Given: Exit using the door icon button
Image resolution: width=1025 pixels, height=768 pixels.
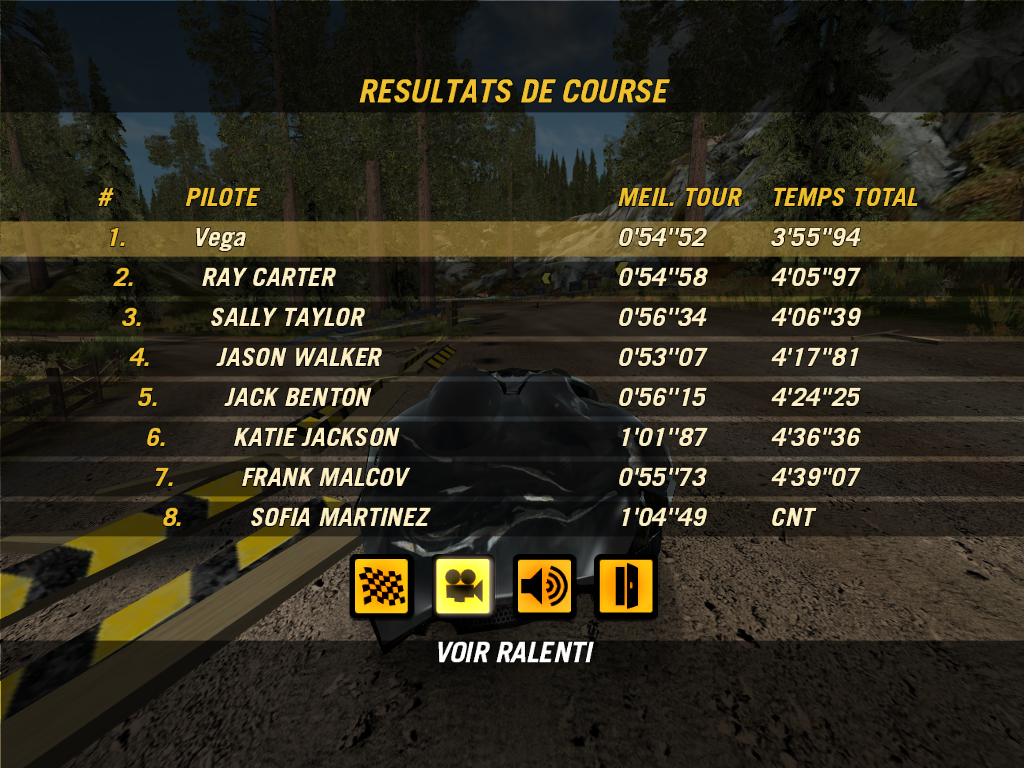Looking at the screenshot, I should tap(625, 587).
